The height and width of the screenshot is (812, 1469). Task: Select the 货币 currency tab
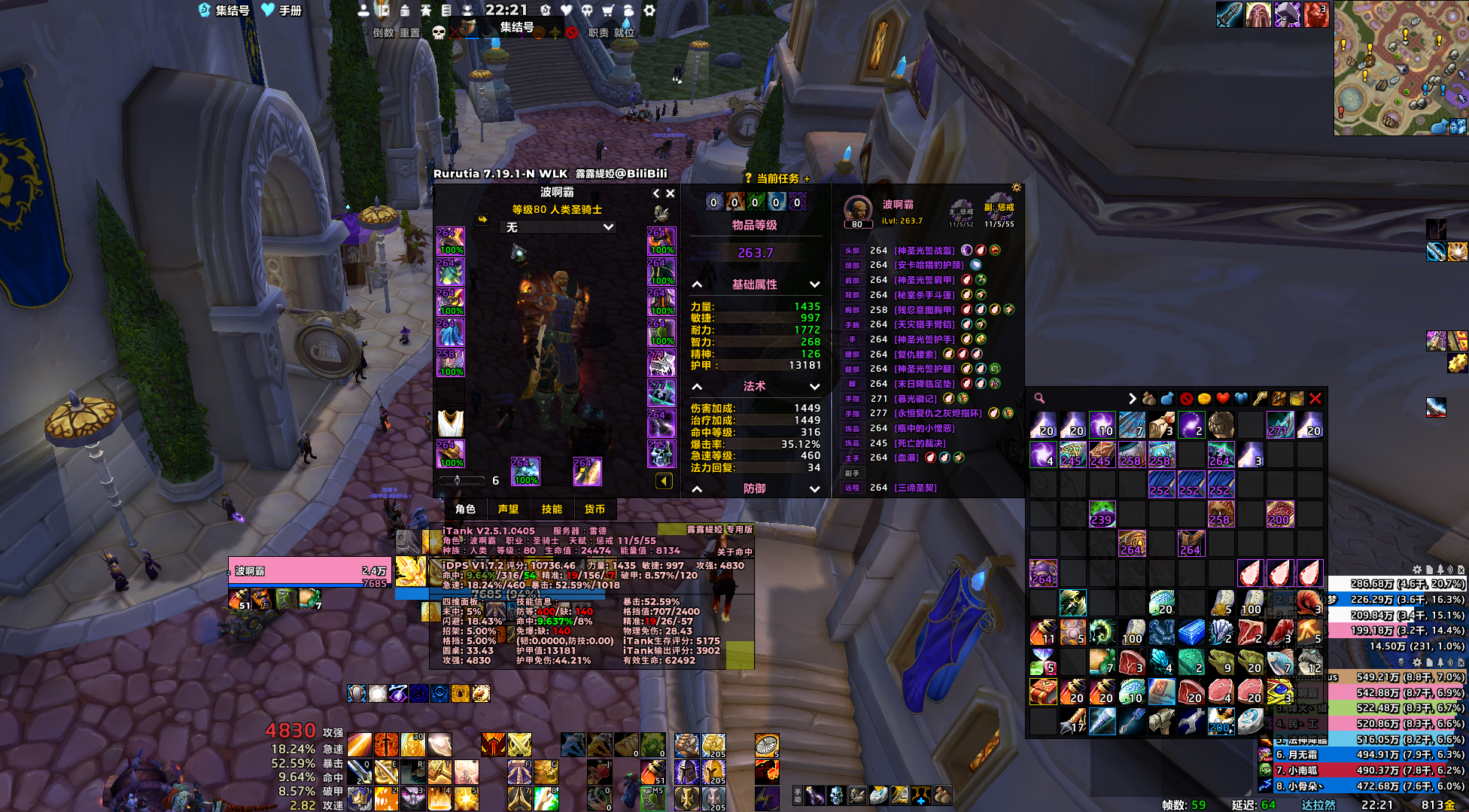(x=595, y=509)
